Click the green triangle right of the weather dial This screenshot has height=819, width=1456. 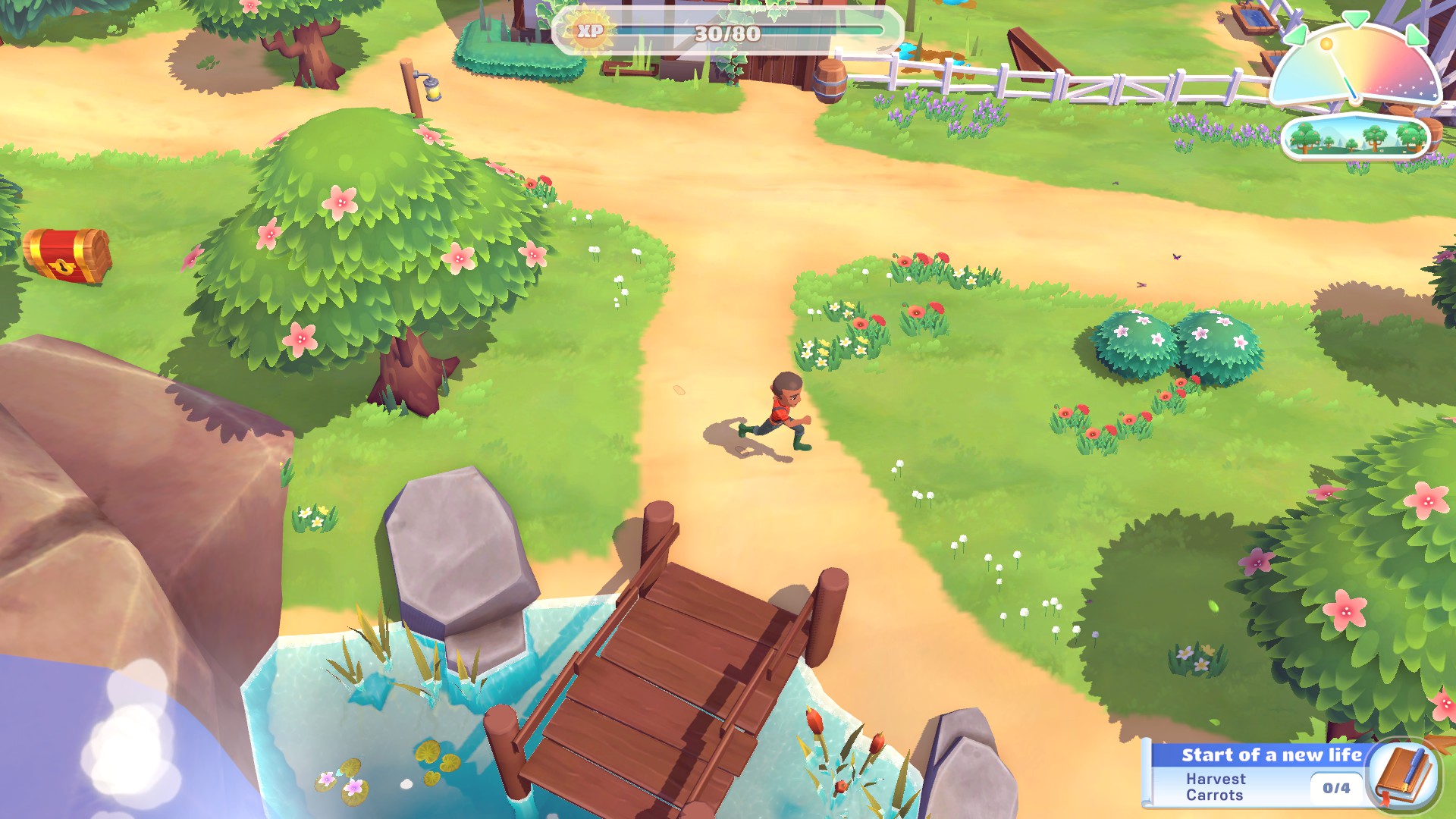(x=1417, y=37)
